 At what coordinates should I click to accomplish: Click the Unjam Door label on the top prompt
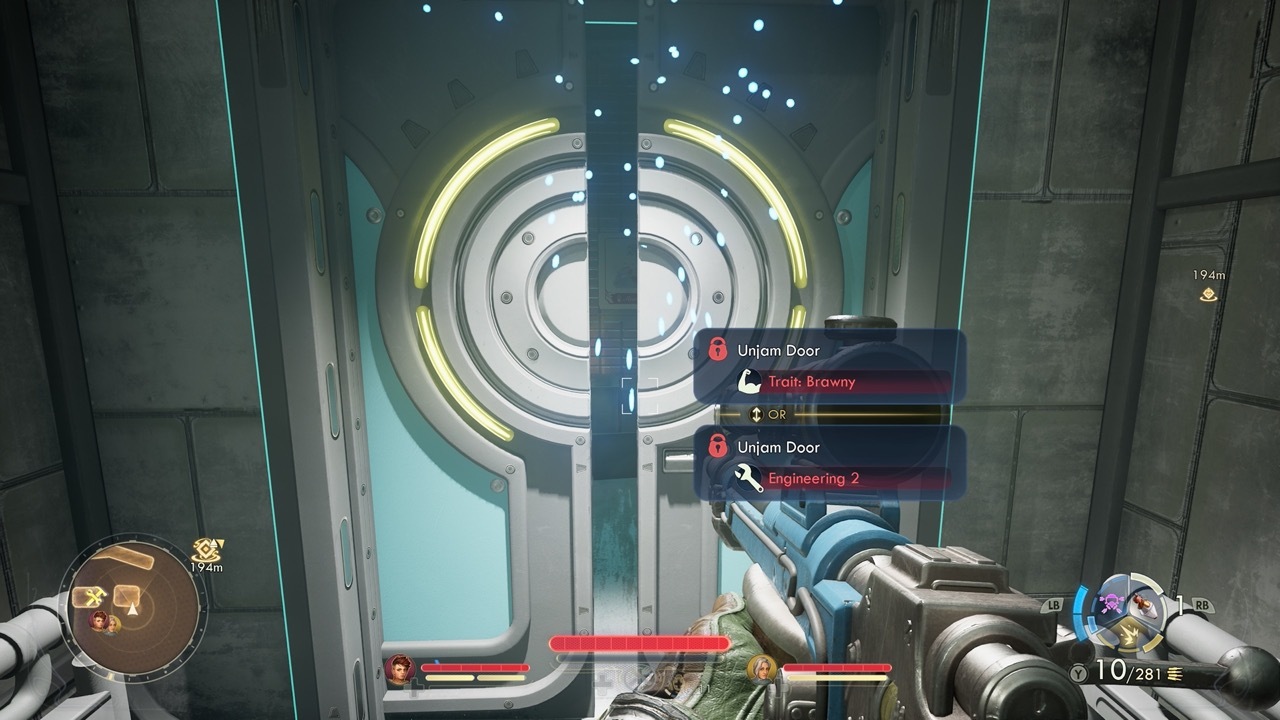[779, 350]
